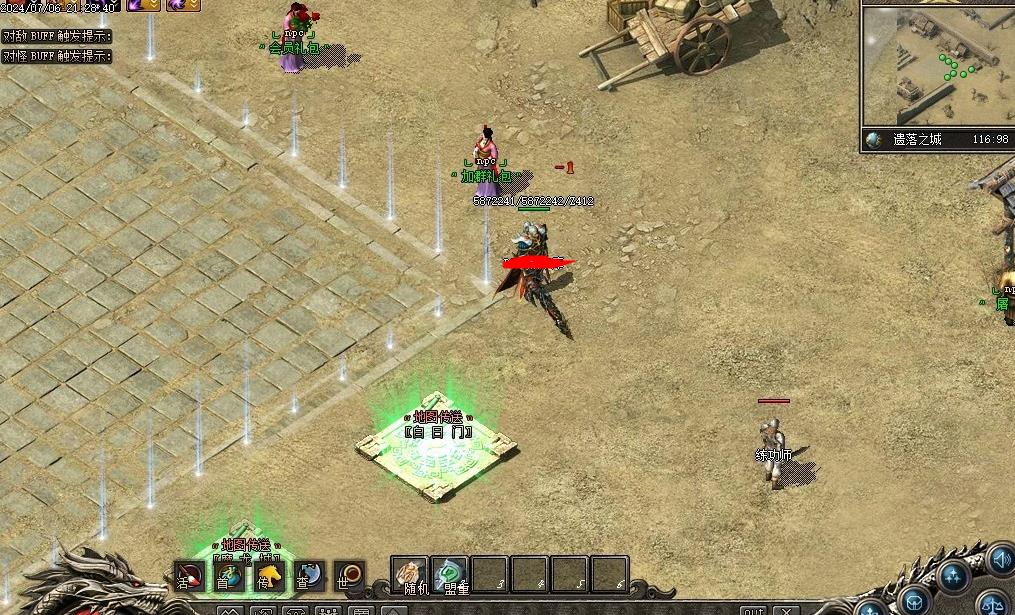Open the bag chest round button

coord(915,600)
